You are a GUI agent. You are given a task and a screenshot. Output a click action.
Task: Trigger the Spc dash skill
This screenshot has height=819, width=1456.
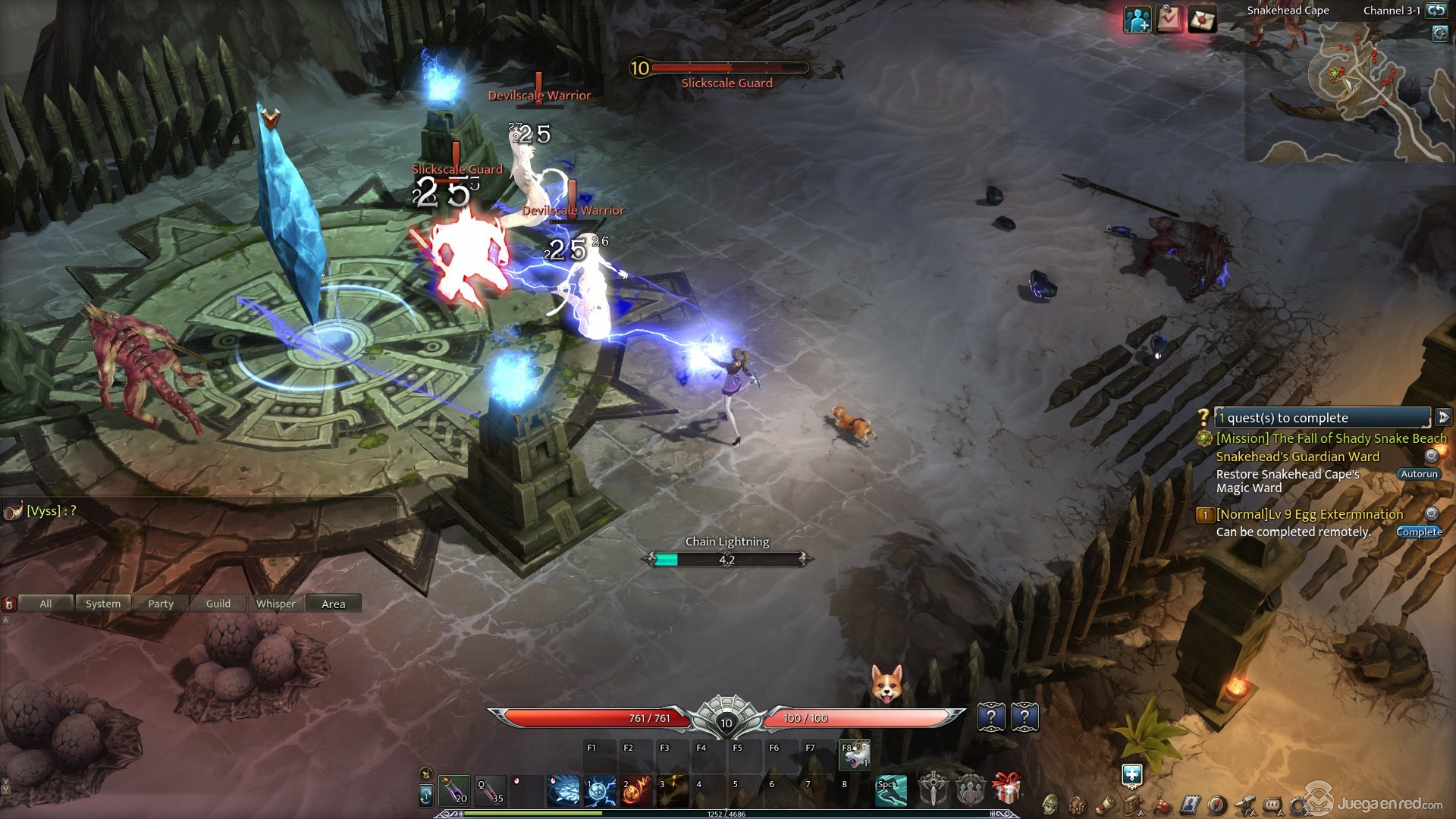coord(891,790)
